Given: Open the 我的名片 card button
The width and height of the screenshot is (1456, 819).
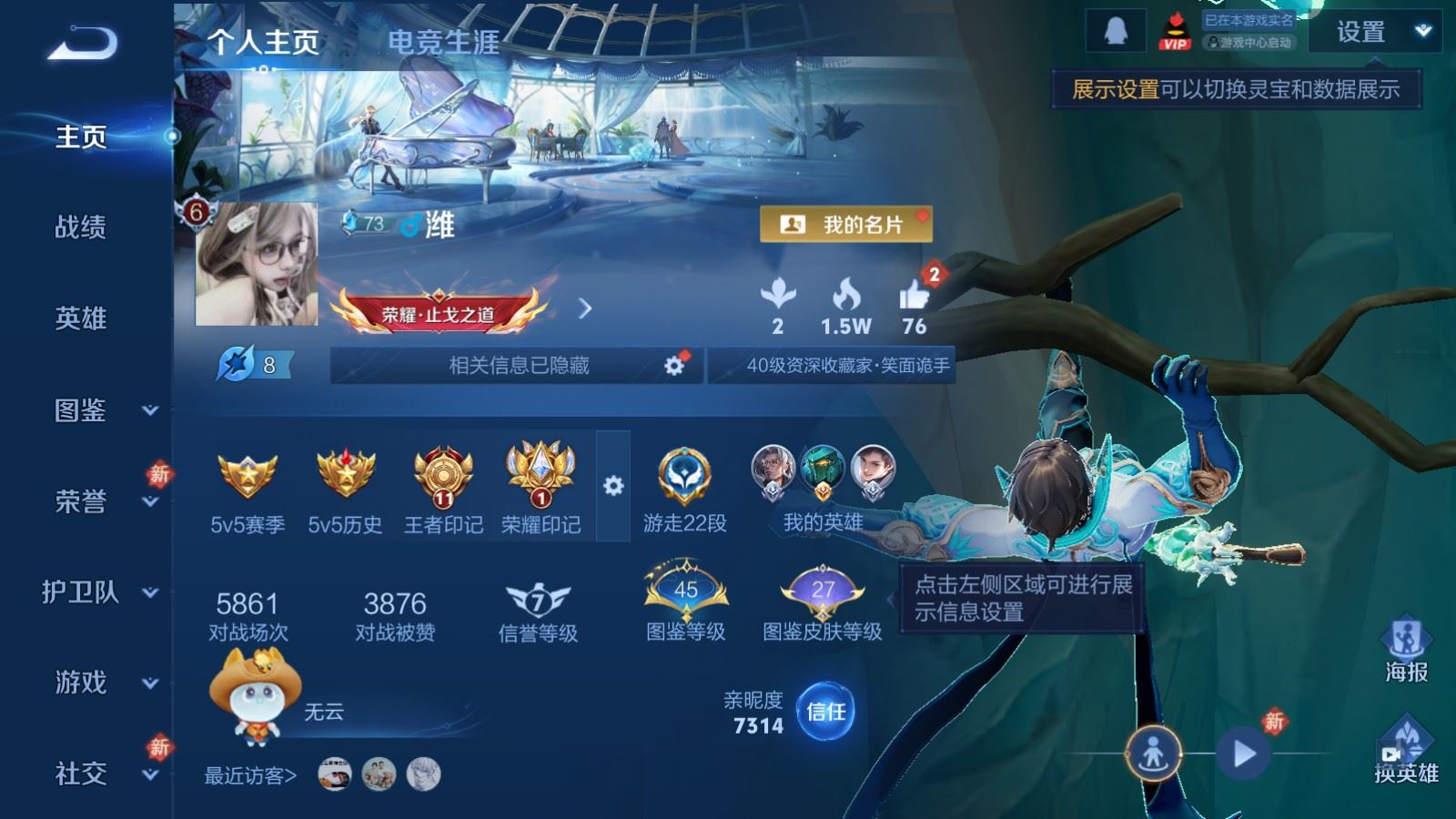Looking at the screenshot, I should pos(845,224).
